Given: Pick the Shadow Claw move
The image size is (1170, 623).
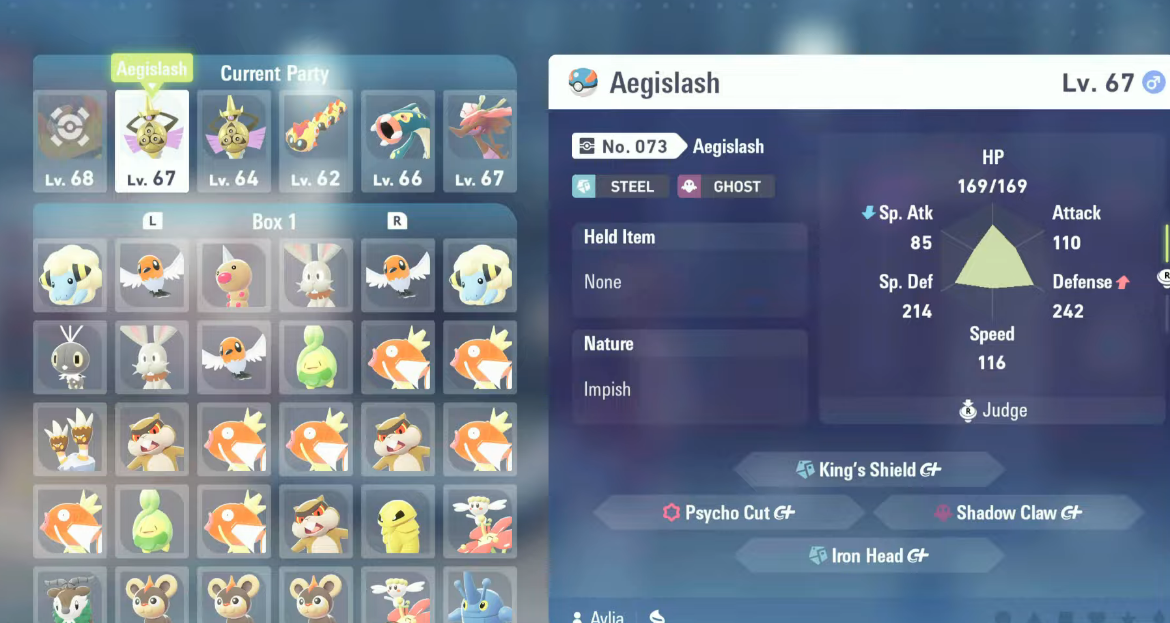Looking at the screenshot, I should pos(1008,513).
